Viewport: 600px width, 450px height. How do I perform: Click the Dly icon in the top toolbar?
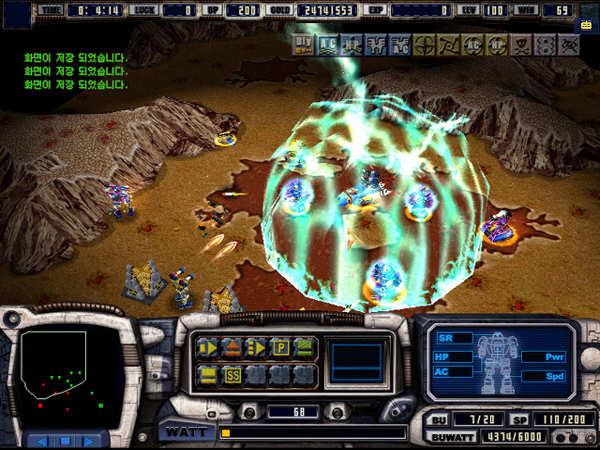(x=303, y=43)
